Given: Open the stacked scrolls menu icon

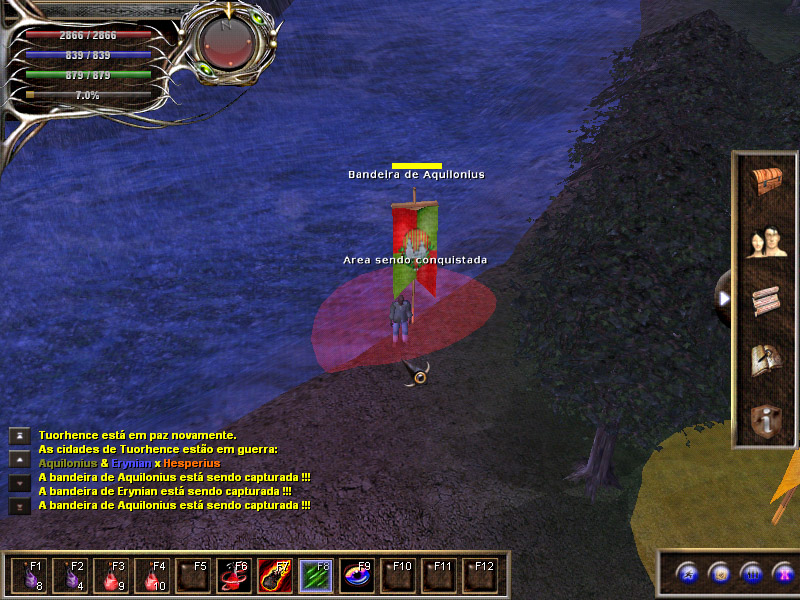Looking at the screenshot, I should (767, 301).
